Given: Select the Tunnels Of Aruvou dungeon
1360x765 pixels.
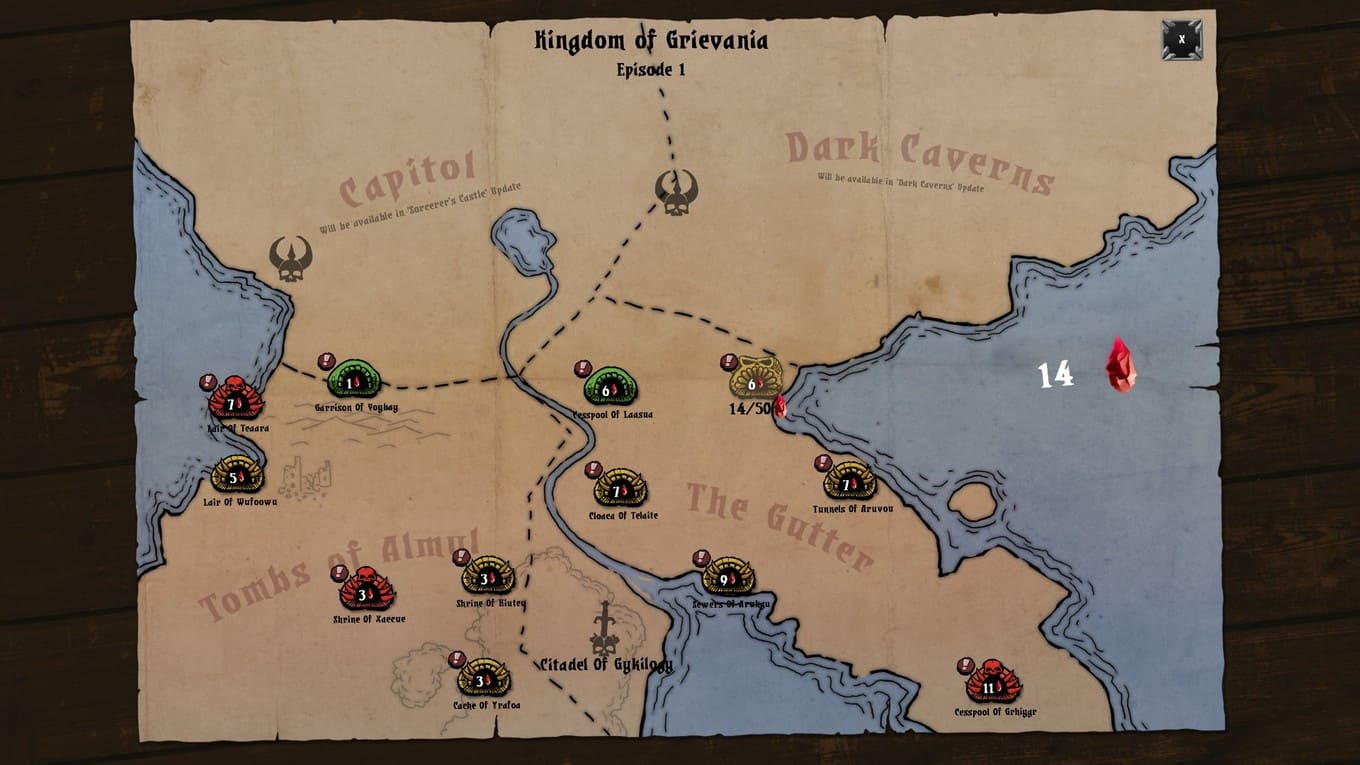Looking at the screenshot, I should (850, 483).
